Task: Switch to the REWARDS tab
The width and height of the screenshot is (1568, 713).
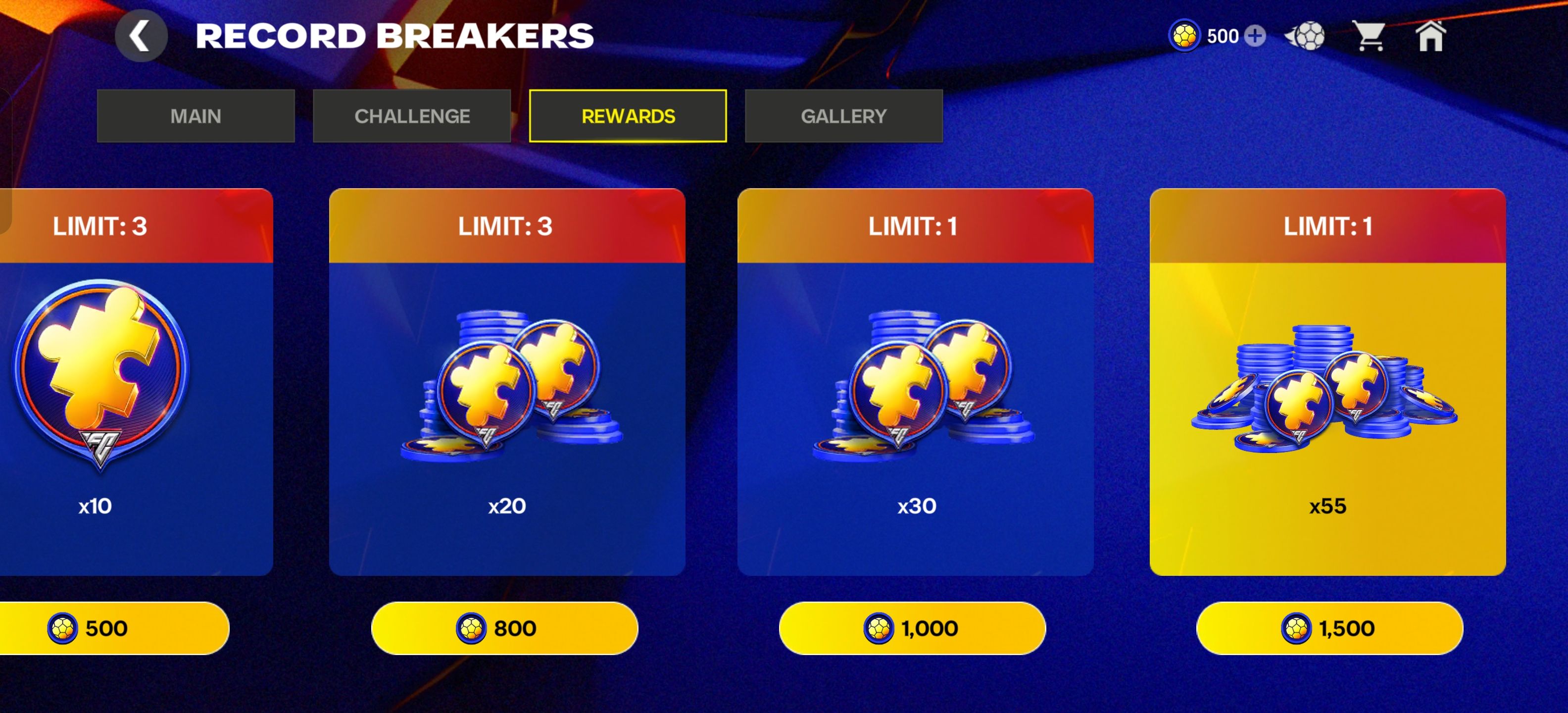Action: 628,116
